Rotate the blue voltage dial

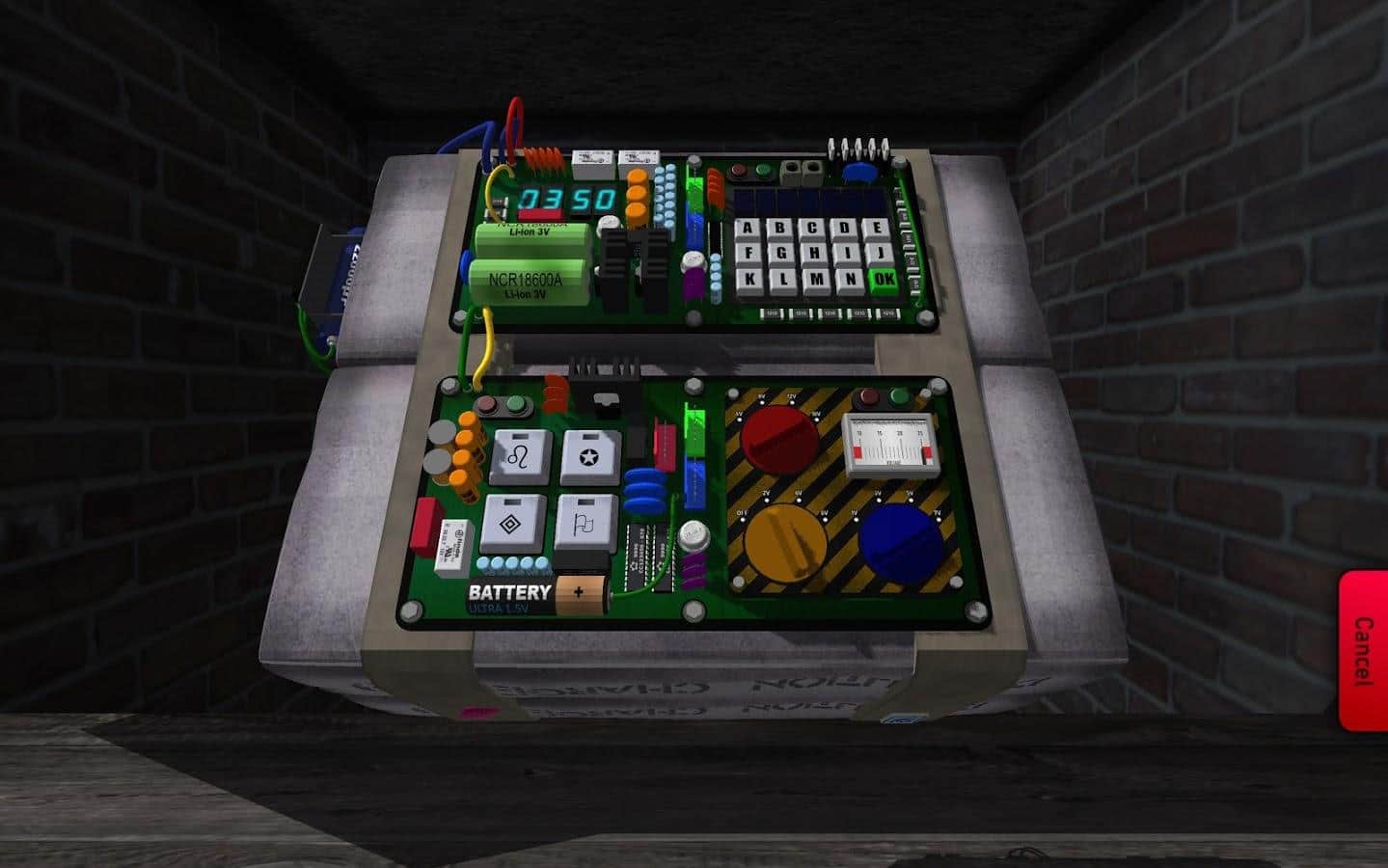coord(901,539)
